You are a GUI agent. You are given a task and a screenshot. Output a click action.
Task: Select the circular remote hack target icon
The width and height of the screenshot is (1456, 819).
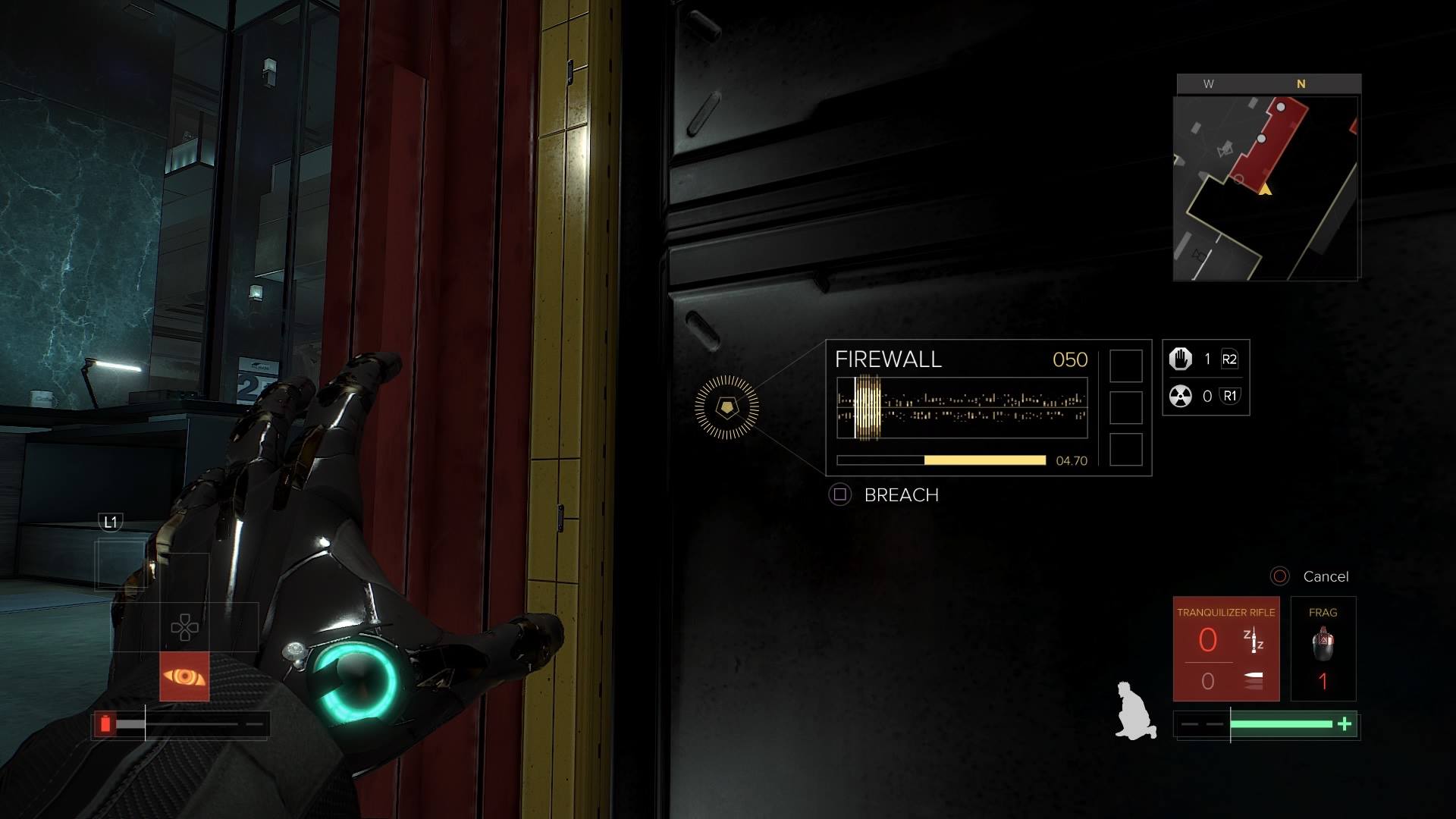click(x=726, y=407)
